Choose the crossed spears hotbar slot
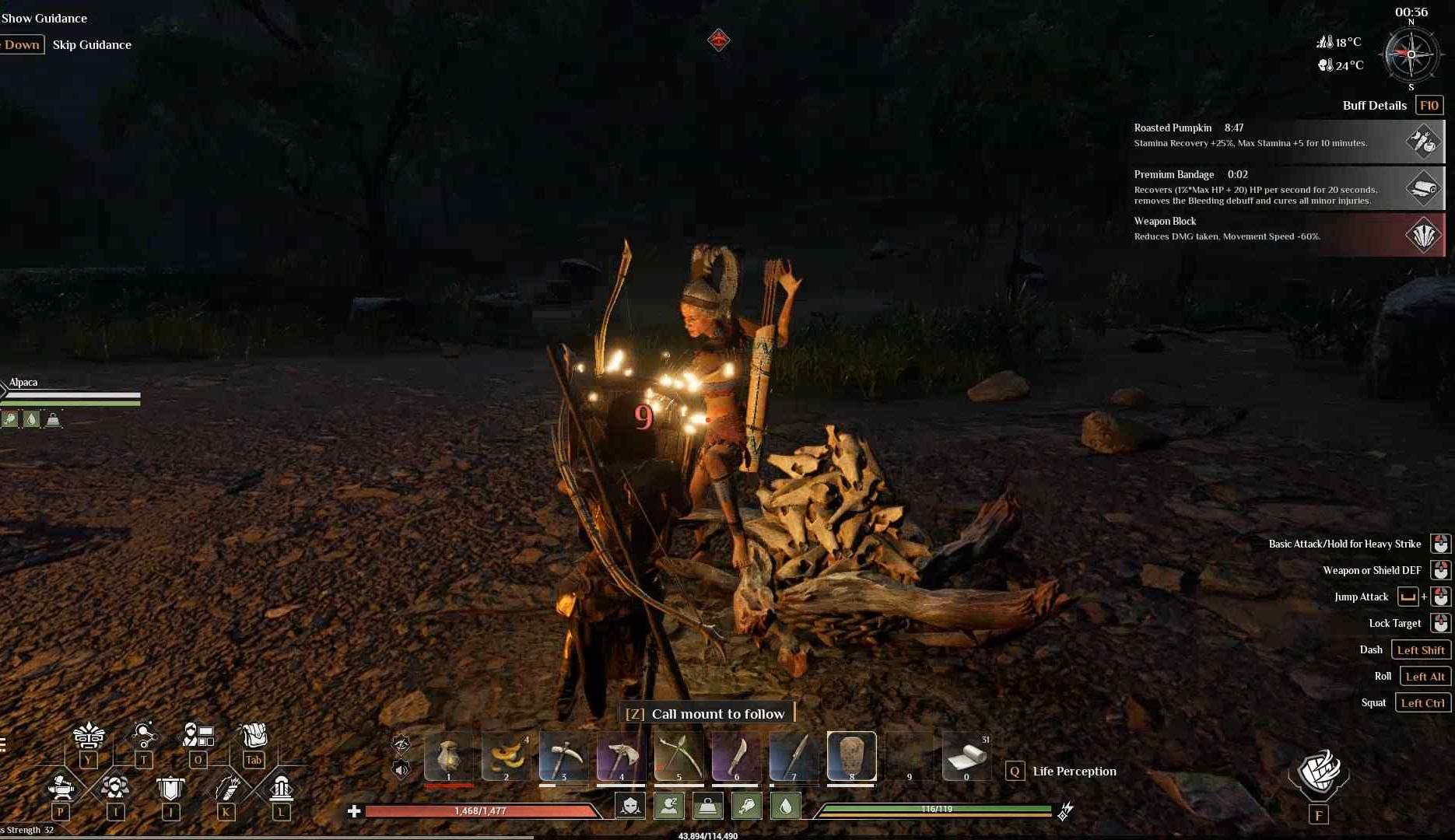The image size is (1455, 840). pyautogui.click(x=678, y=755)
